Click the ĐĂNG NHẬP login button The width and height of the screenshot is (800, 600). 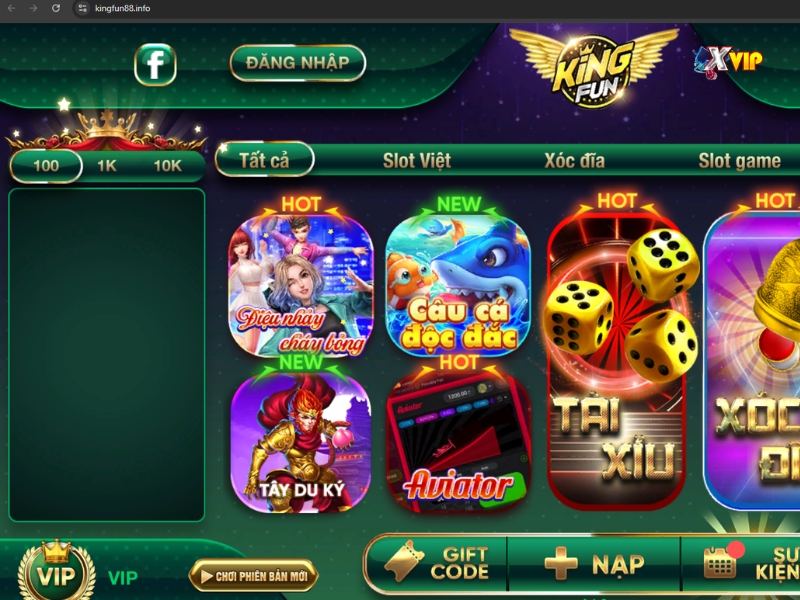(297, 63)
